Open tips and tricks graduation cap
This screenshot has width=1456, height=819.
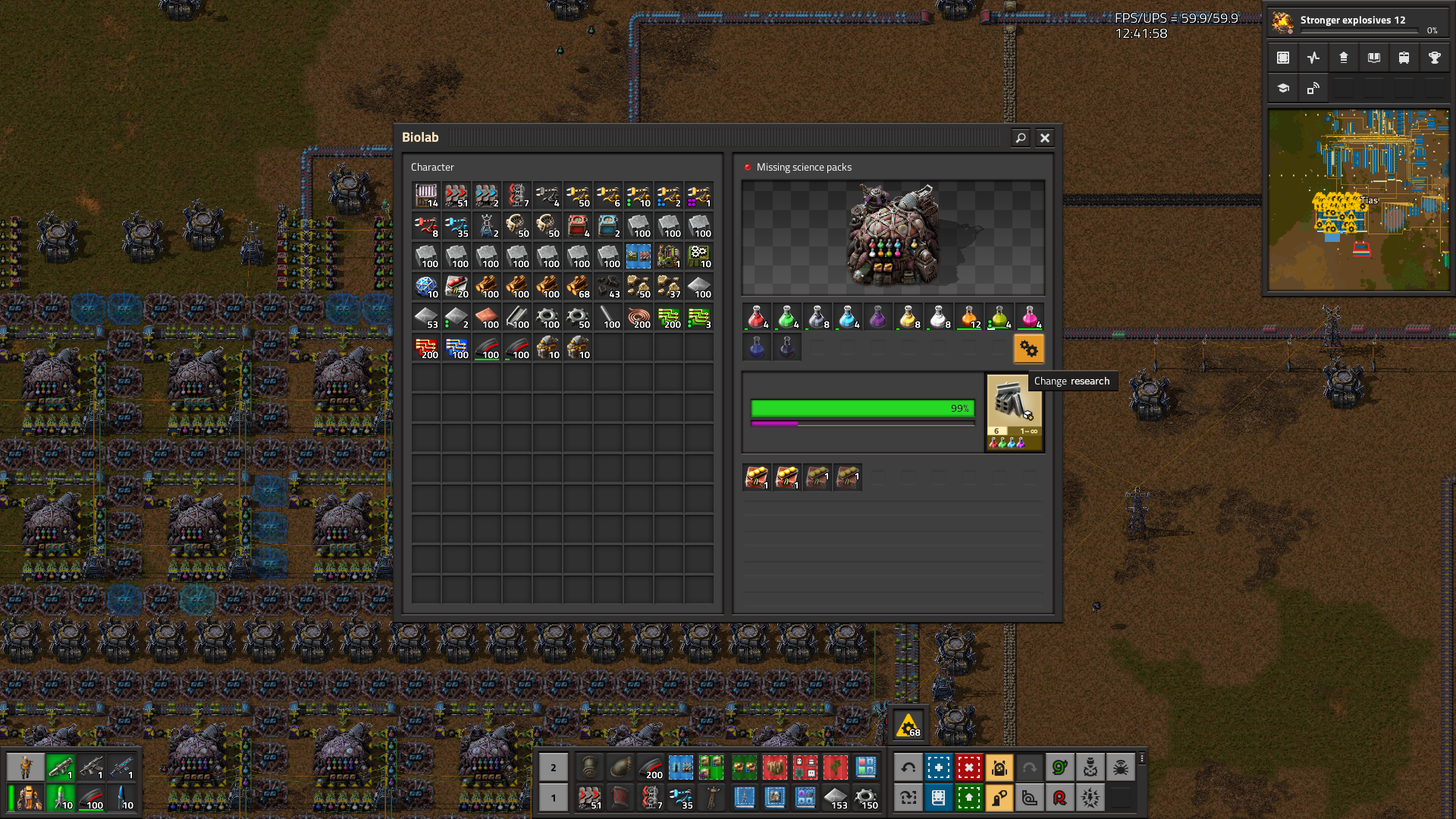pyautogui.click(x=1283, y=88)
